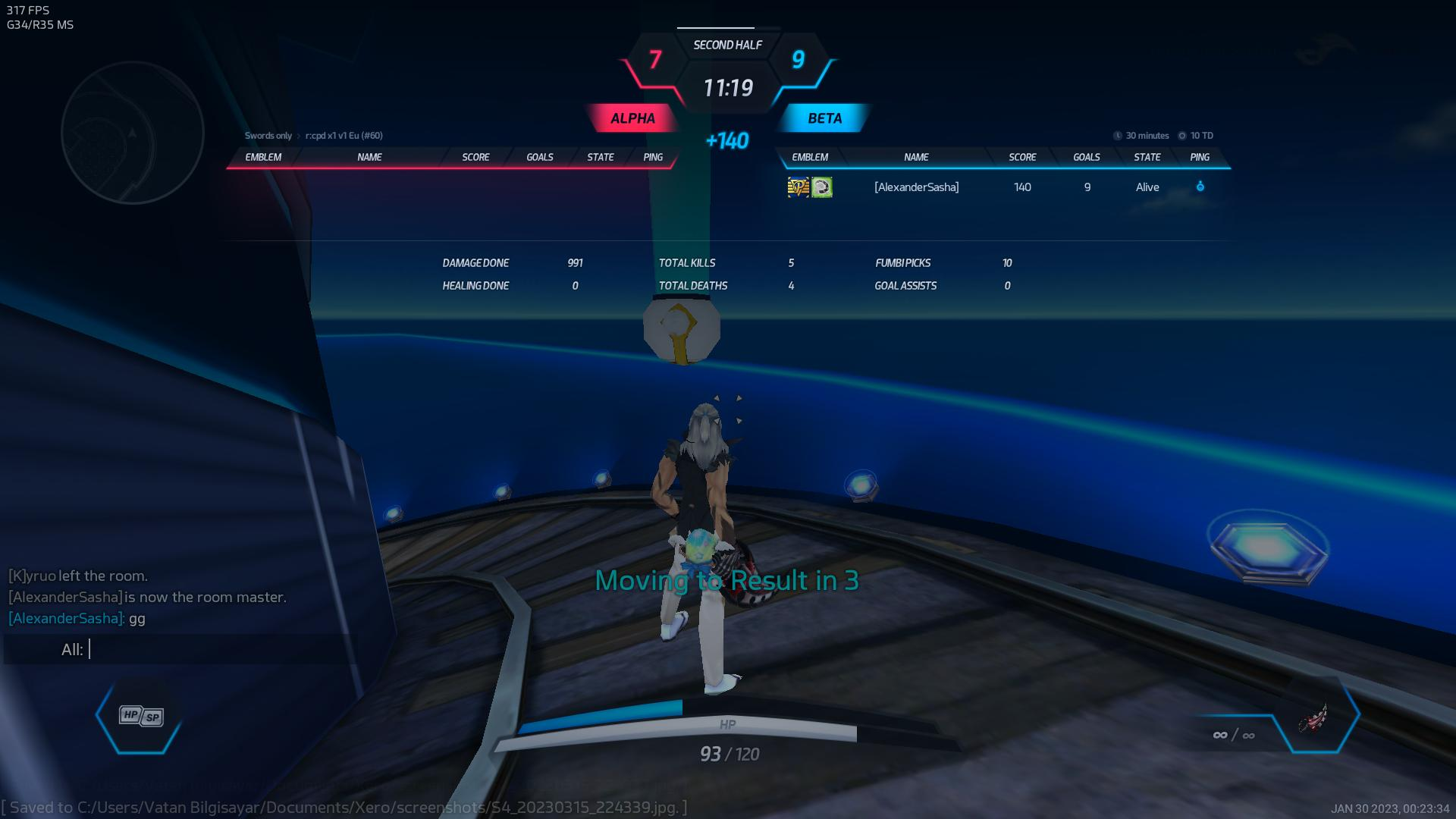Click AlexanderSasha's name in chat
This screenshot has height=819, width=1456.
coord(66,619)
